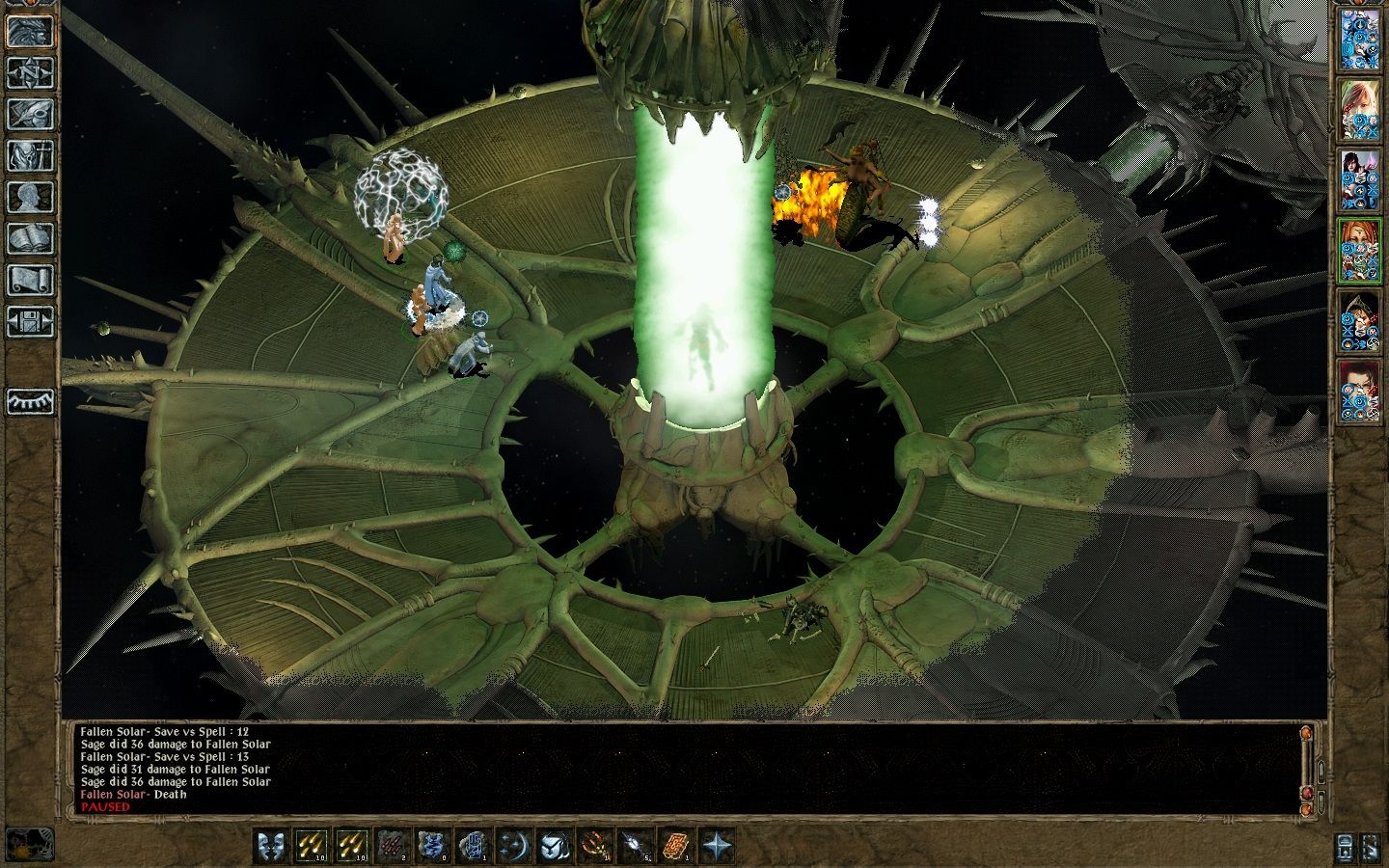Activate the crescent moon and stars ability
The width and height of the screenshot is (1389, 868).
513,846
